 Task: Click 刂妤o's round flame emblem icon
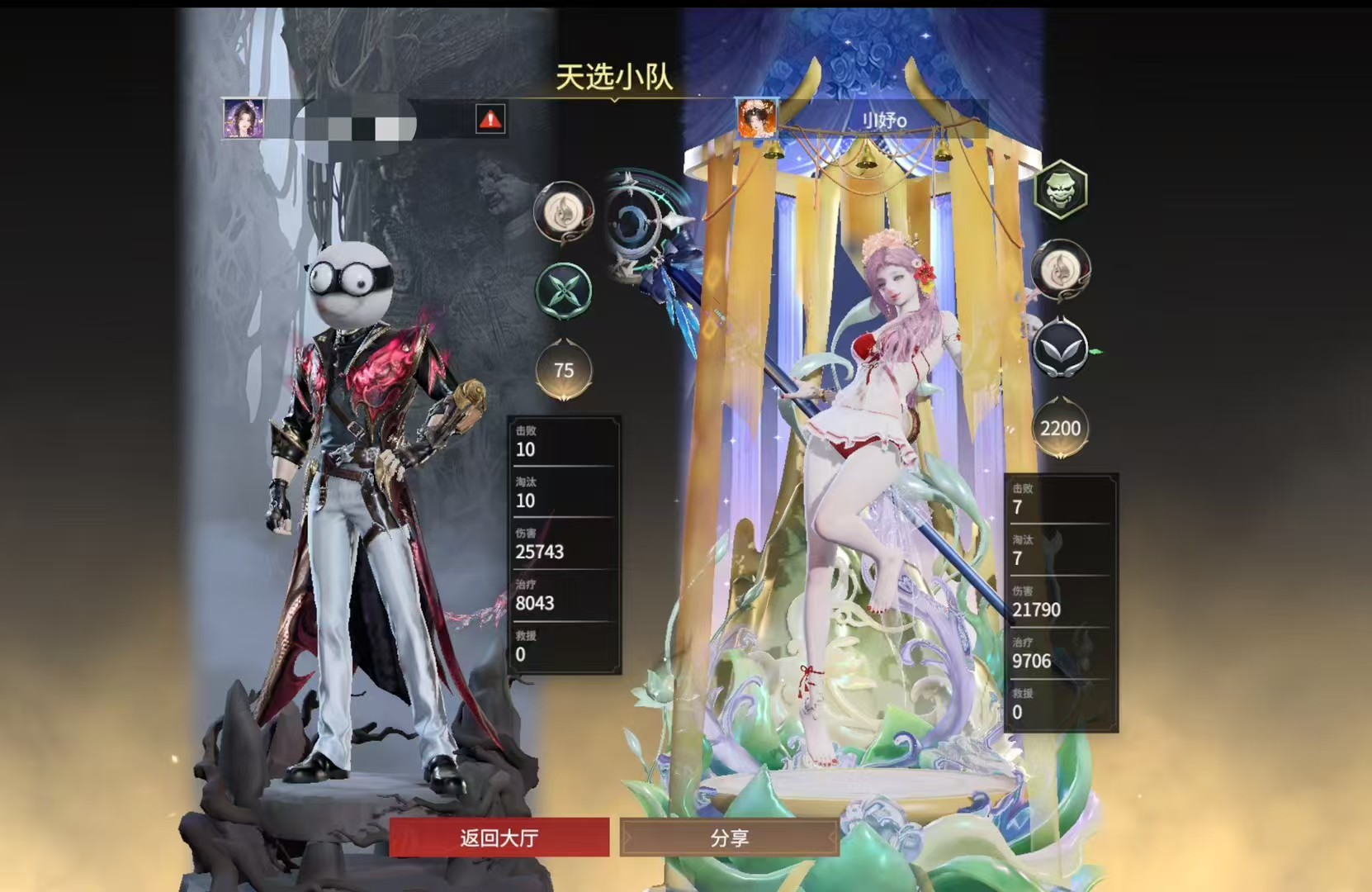click(1061, 270)
